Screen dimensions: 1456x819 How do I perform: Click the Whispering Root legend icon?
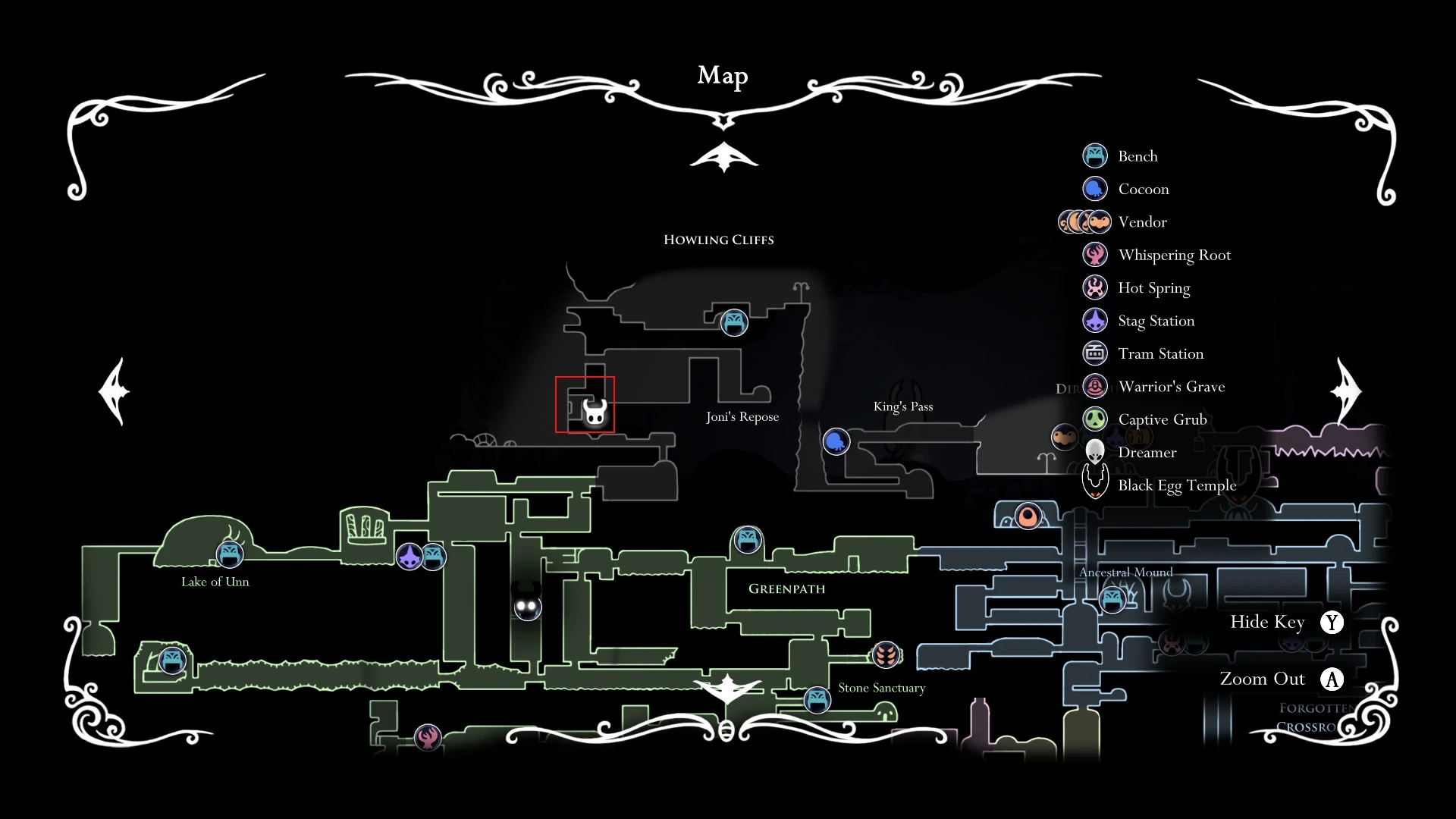[1095, 254]
